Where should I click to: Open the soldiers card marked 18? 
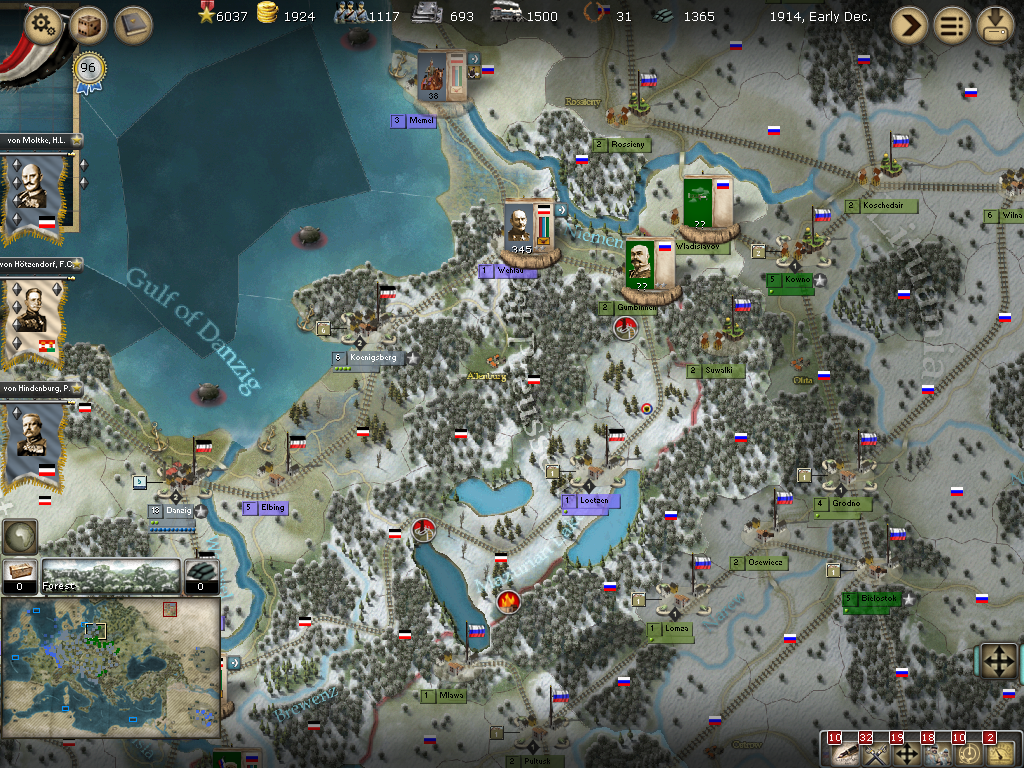click(935, 751)
